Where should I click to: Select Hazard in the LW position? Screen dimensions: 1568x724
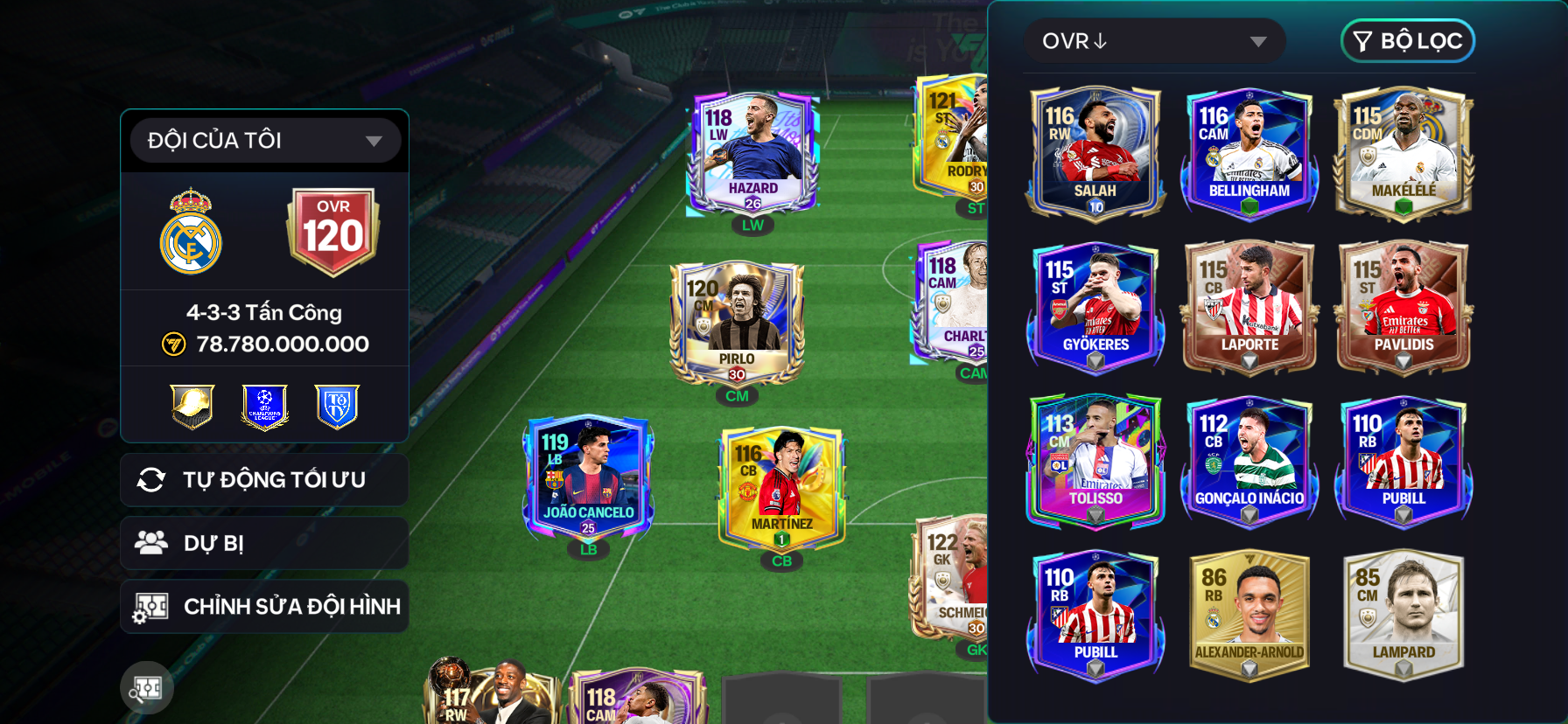752,155
